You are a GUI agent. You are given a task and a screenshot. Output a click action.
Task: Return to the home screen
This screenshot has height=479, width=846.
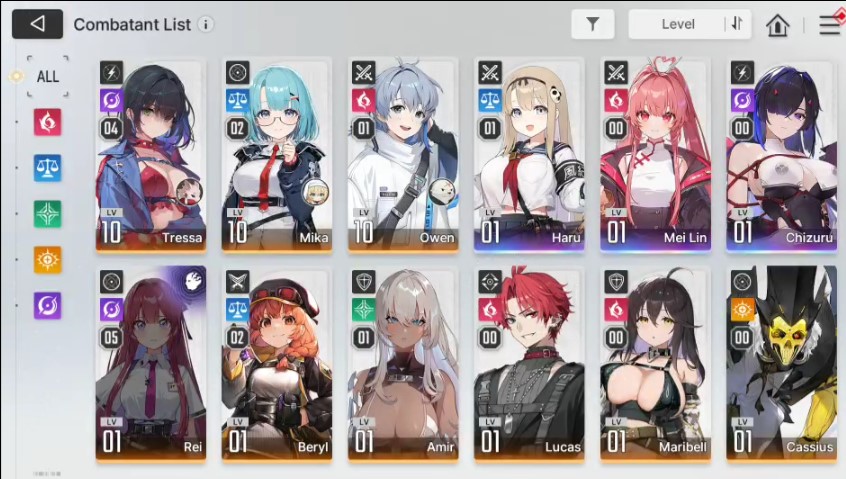[778, 25]
